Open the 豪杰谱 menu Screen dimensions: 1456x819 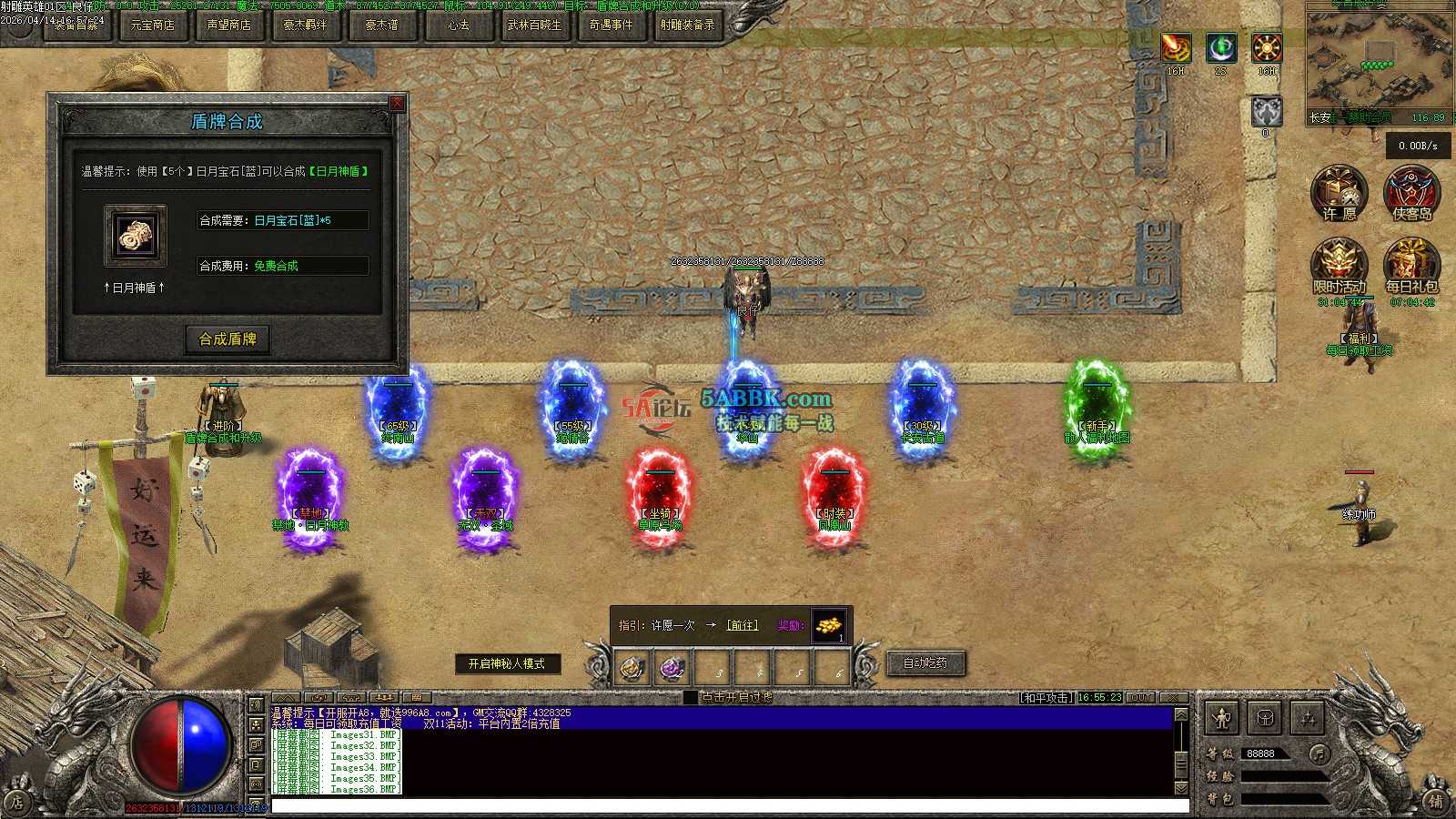(x=381, y=25)
